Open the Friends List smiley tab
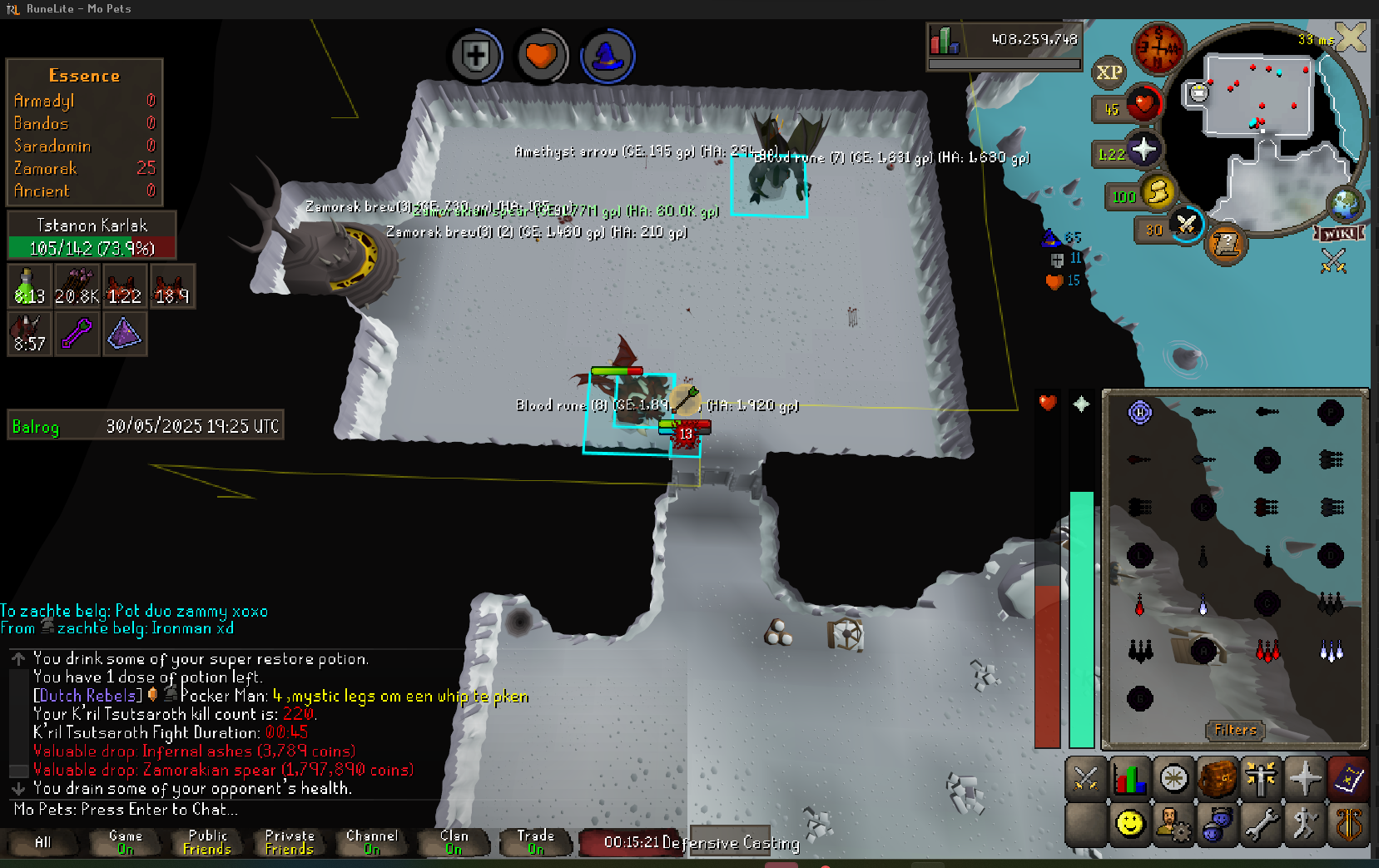 point(1129,824)
